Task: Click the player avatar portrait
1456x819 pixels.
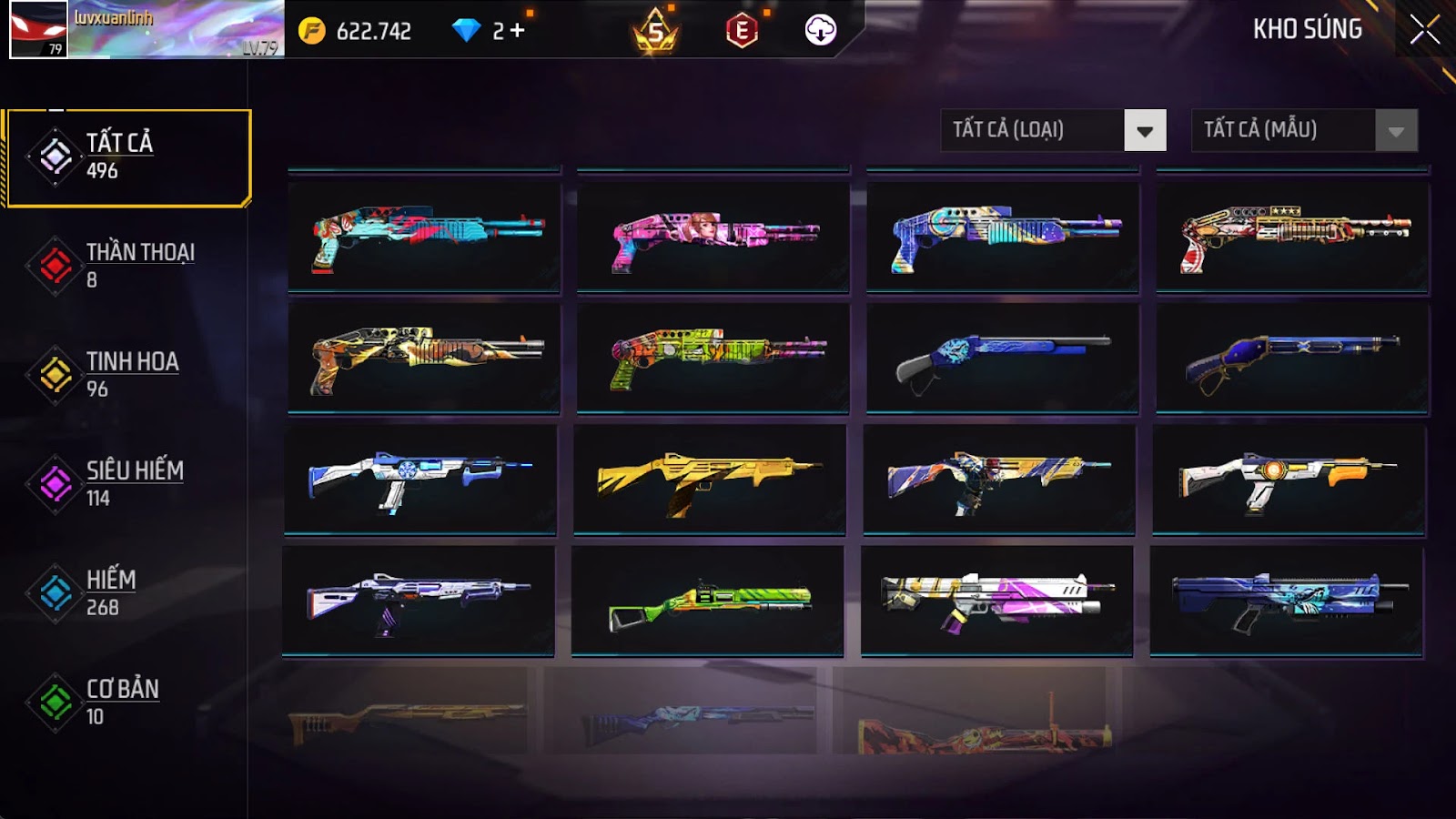Action: [38, 29]
